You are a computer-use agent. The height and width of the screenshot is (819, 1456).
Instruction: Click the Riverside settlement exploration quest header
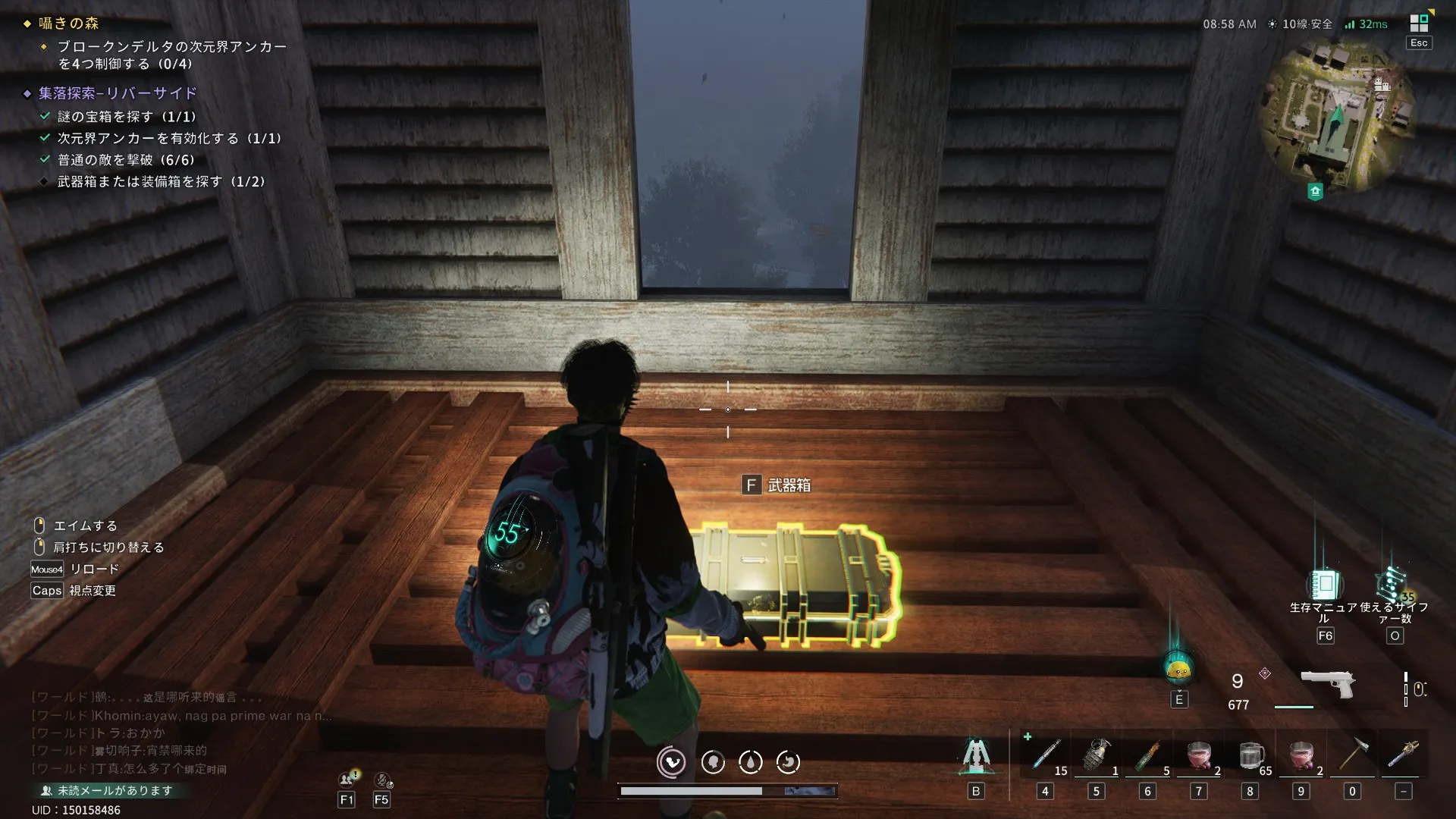(118, 93)
